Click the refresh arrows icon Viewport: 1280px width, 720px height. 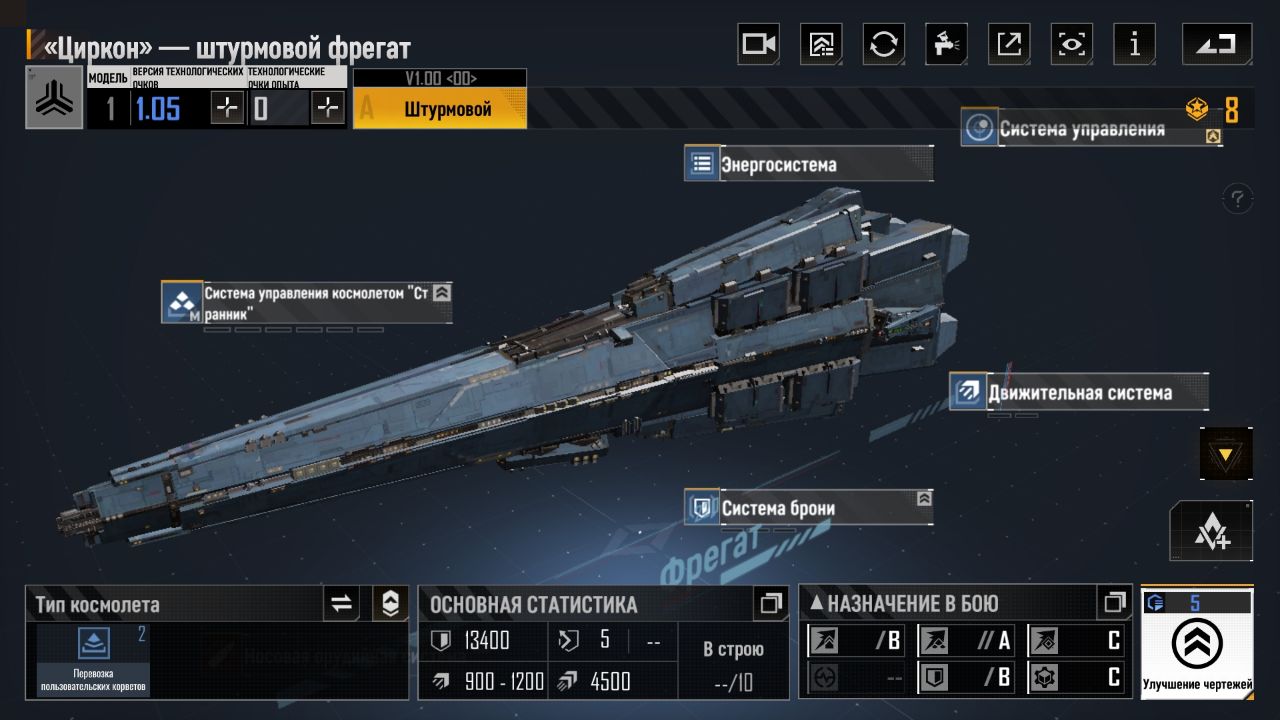point(883,44)
